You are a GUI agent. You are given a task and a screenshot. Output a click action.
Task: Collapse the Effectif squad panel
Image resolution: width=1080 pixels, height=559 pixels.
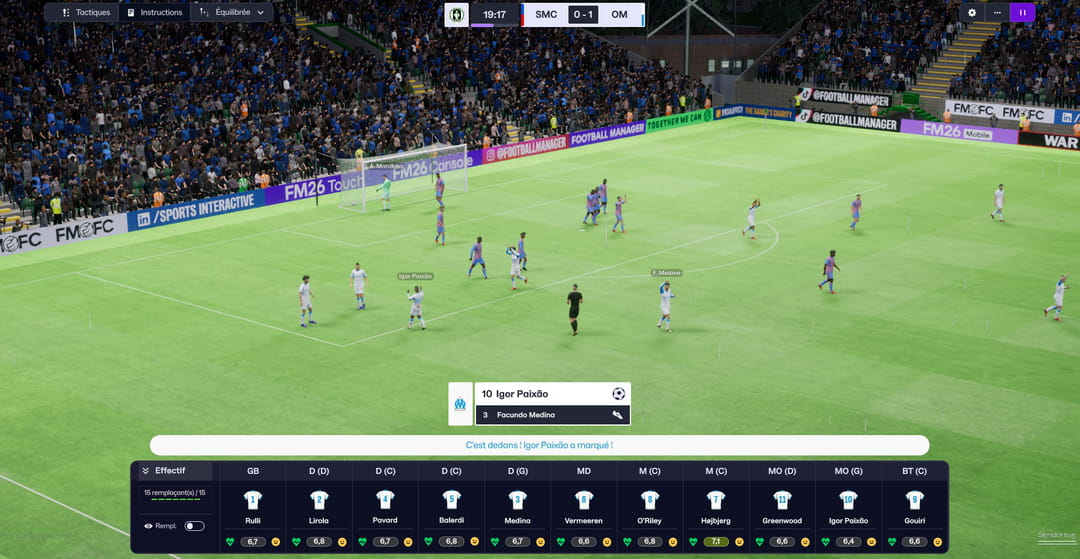[146, 470]
